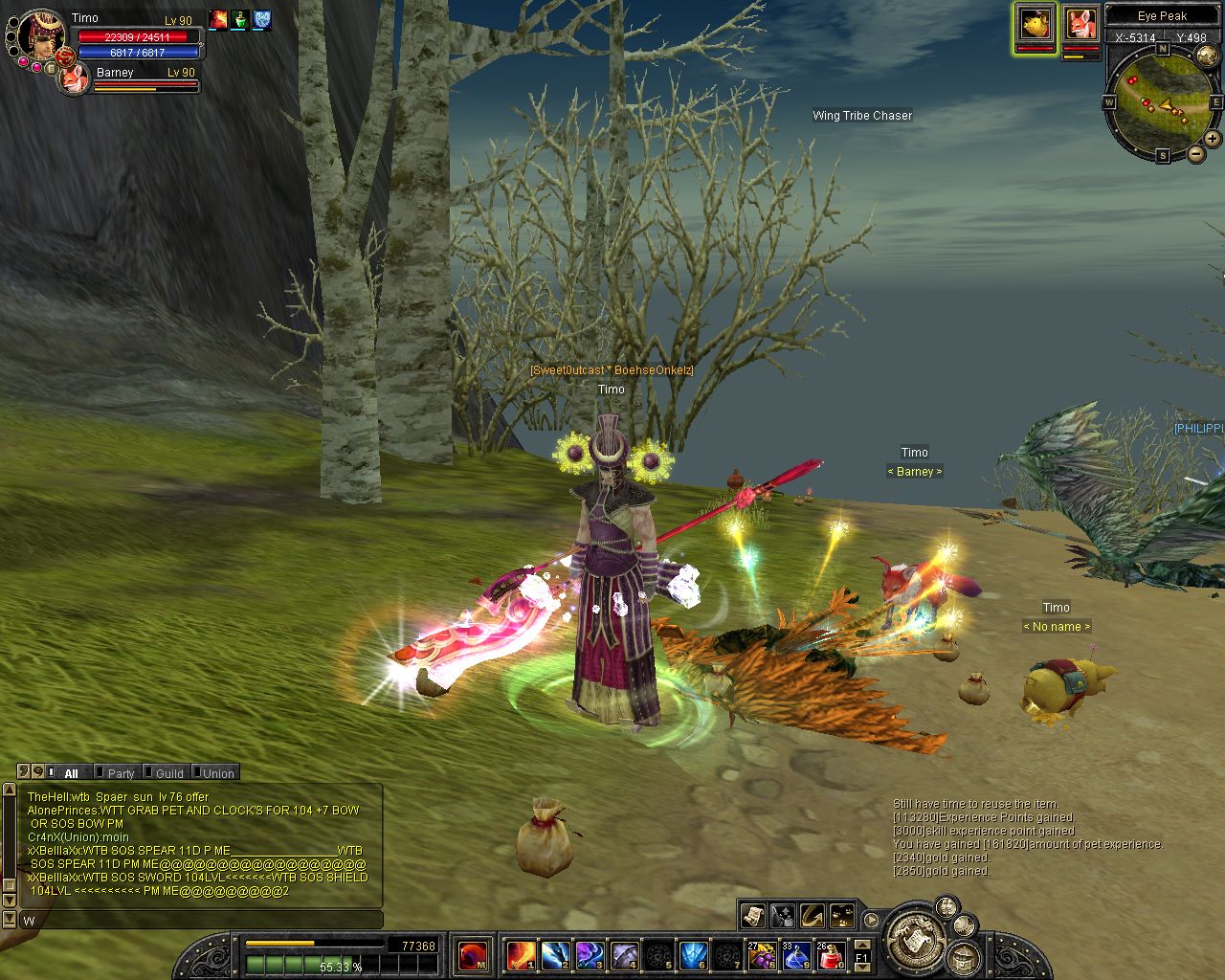Select the red fox pet portrait
Screen dimensions: 1225x980
pyautogui.click(x=1080, y=23)
